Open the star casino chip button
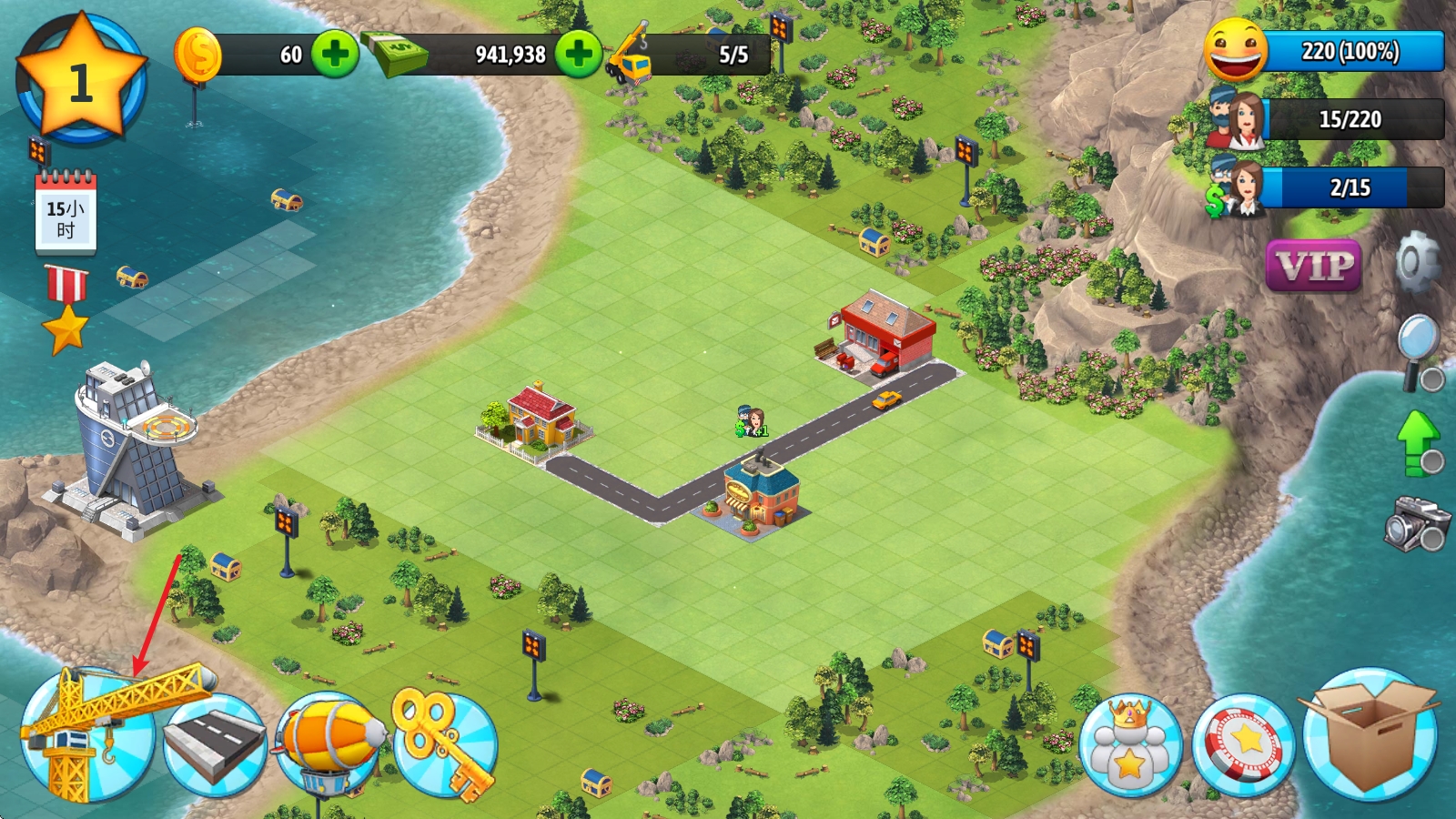The image size is (1456, 819). click(x=1244, y=746)
